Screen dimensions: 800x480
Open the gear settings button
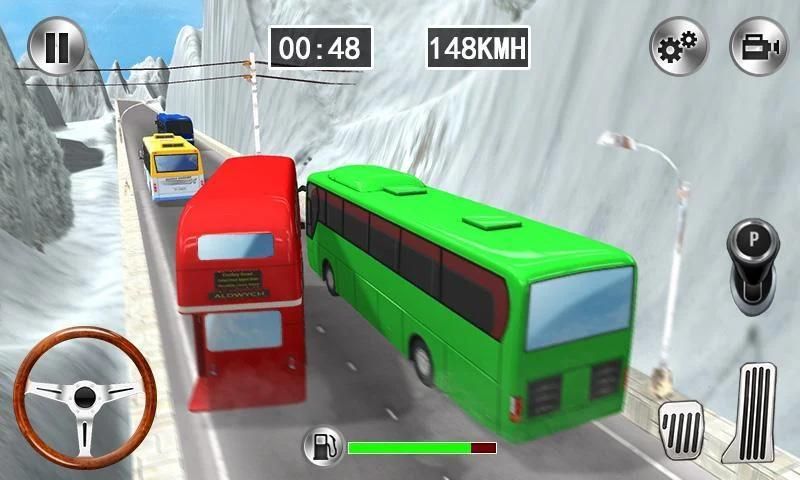tap(679, 47)
